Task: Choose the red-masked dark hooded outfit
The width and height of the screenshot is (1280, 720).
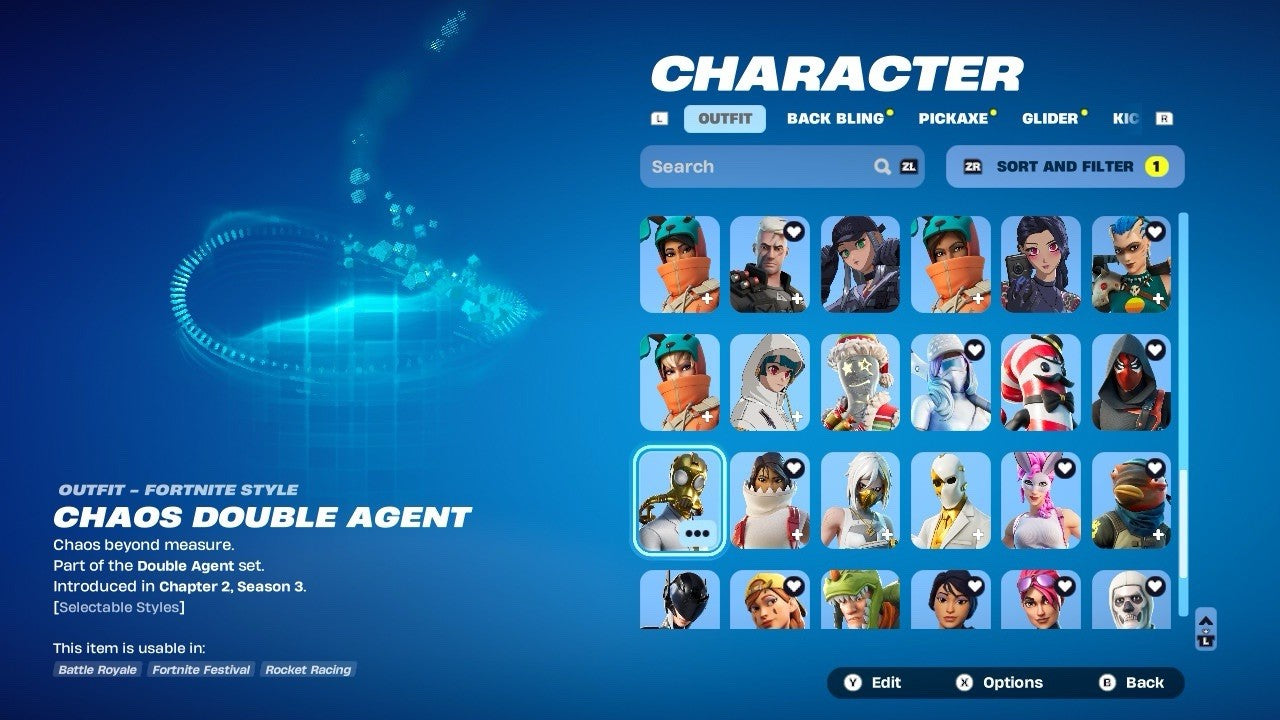Action: [x=1131, y=382]
